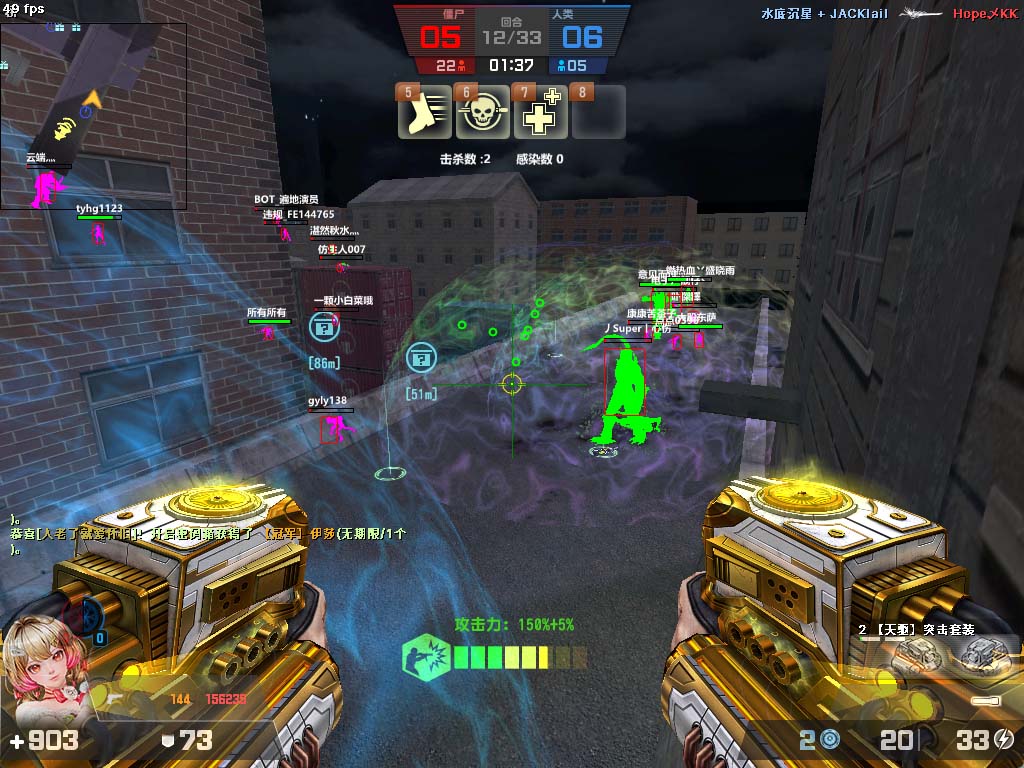Select the blue grenade count icon
The height and width of the screenshot is (768, 1024).
click(x=829, y=740)
